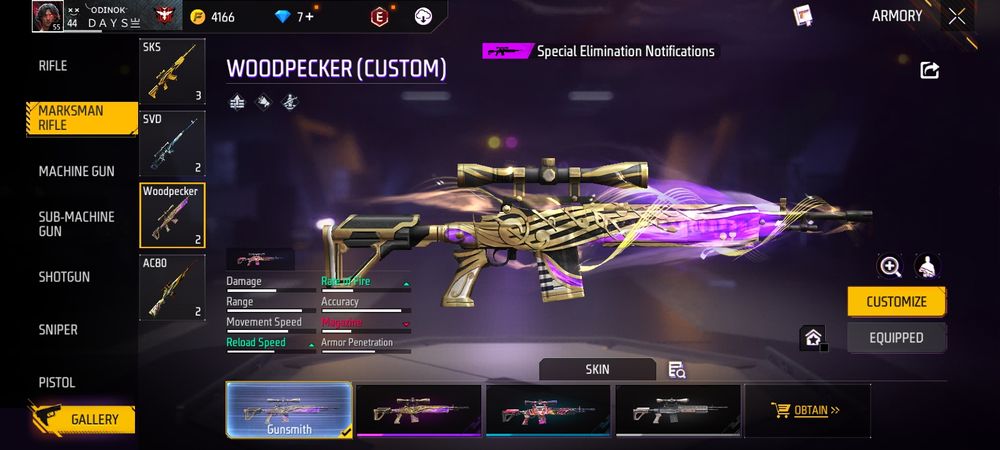The image size is (1000, 450).
Task: Select the Sub-Machine Gun category
Action: coord(76,224)
